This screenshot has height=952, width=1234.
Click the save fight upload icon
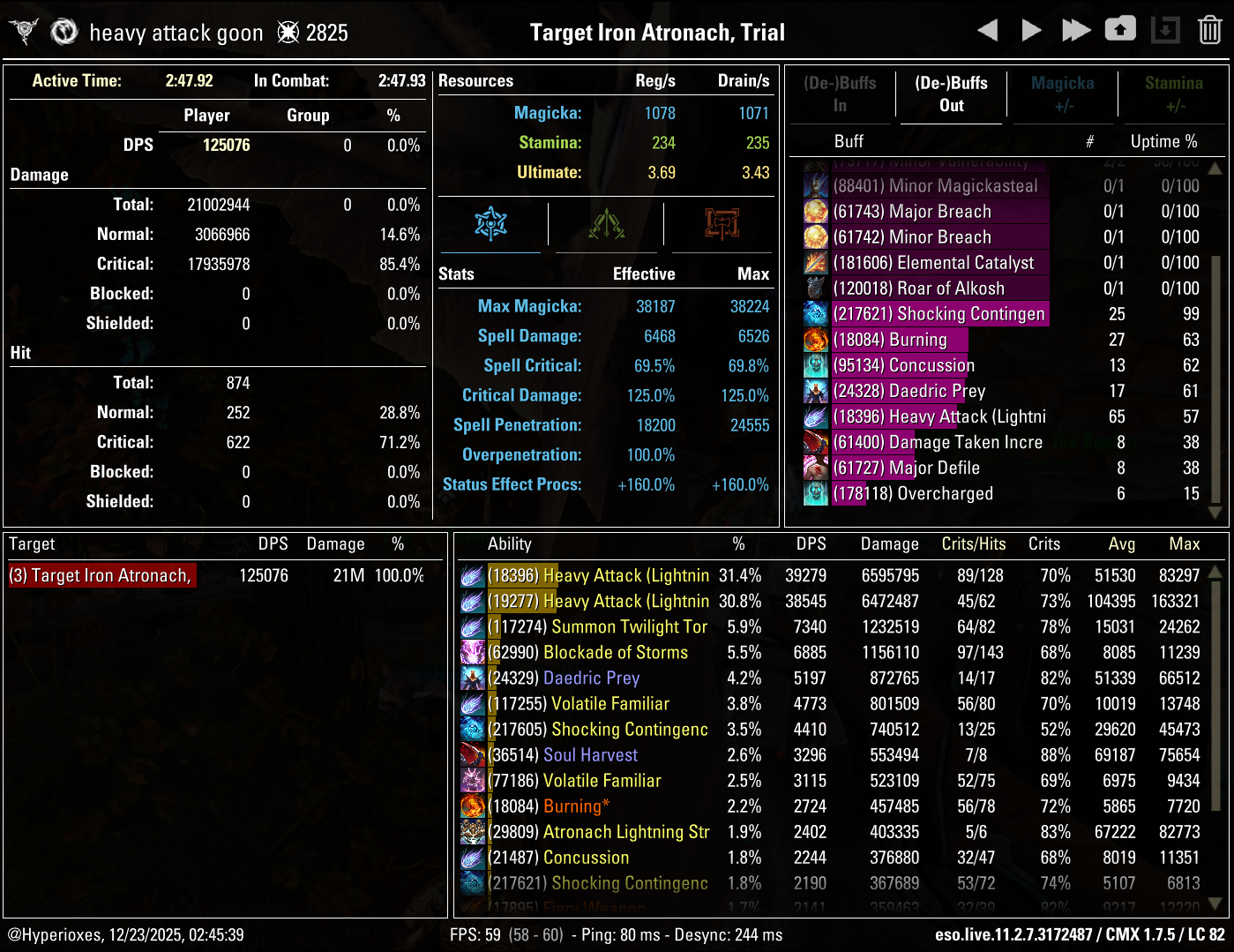[1120, 29]
